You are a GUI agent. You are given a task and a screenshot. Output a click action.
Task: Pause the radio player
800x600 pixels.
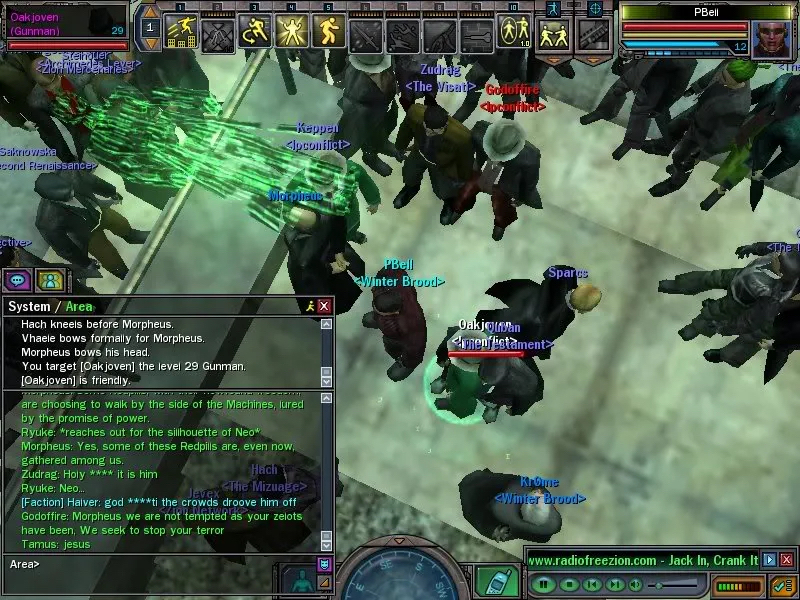point(545,583)
